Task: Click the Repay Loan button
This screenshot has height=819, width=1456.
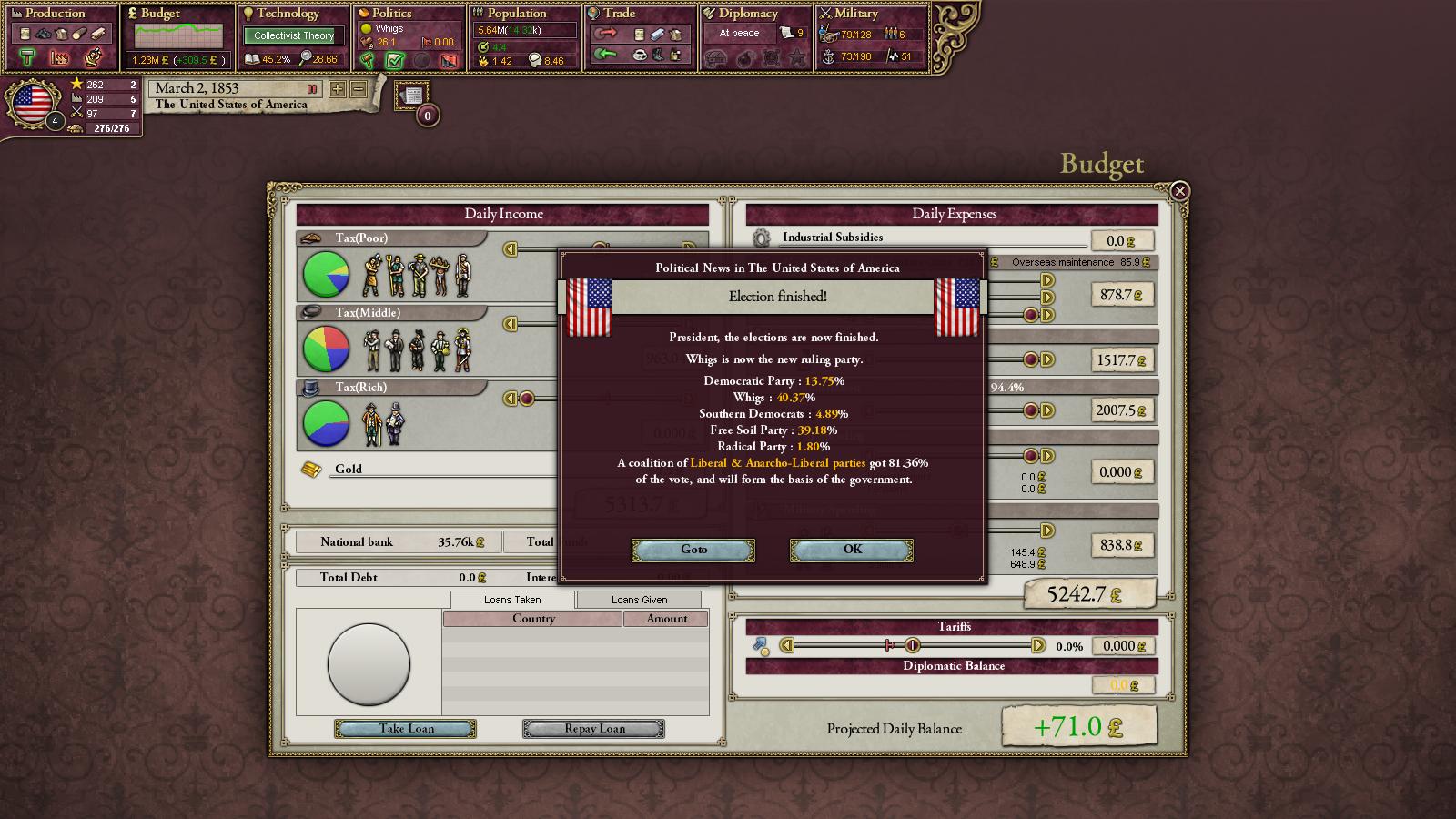Action: click(x=593, y=729)
